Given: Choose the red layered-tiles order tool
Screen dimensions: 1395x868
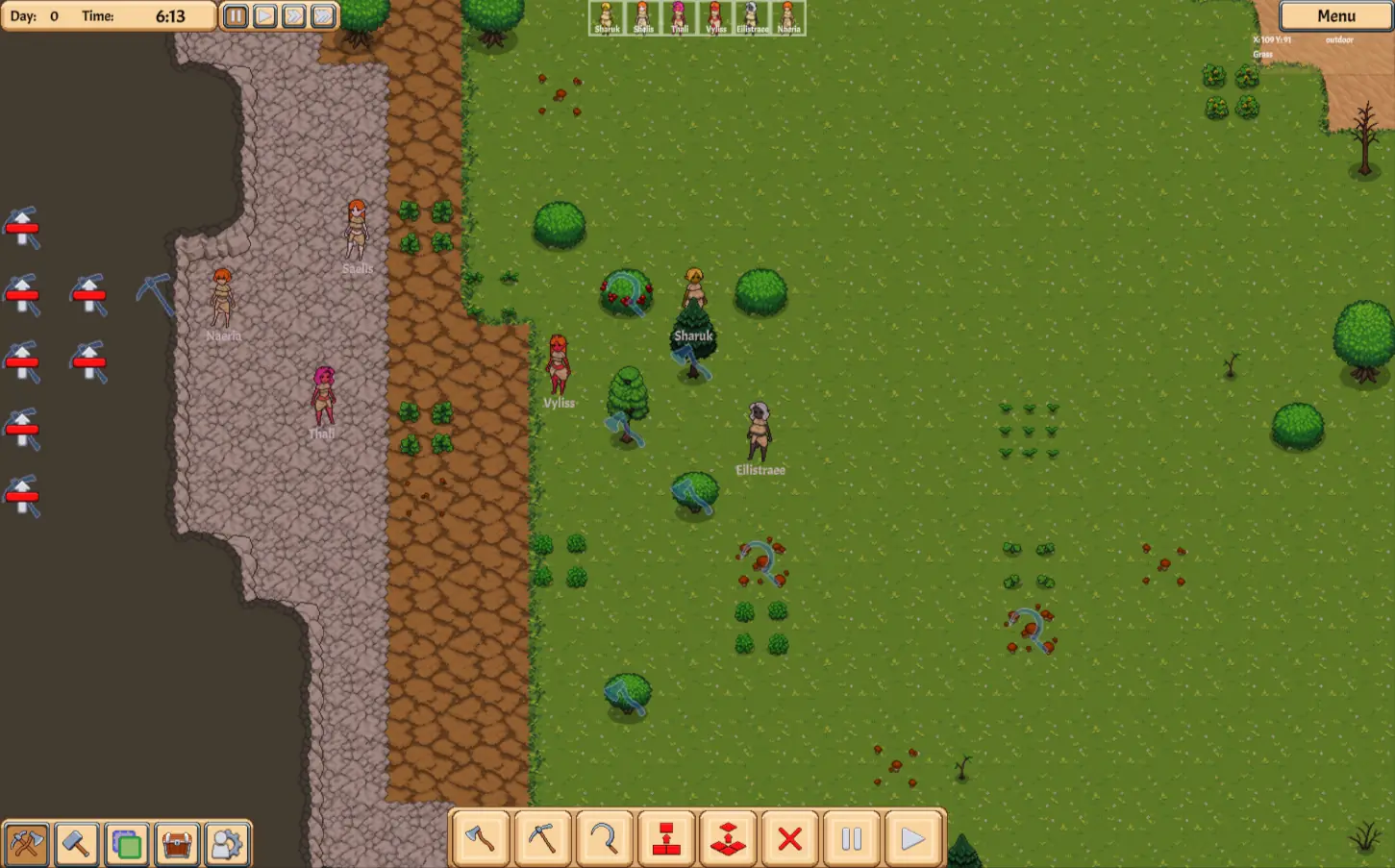Looking at the screenshot, I should point(728,839).
